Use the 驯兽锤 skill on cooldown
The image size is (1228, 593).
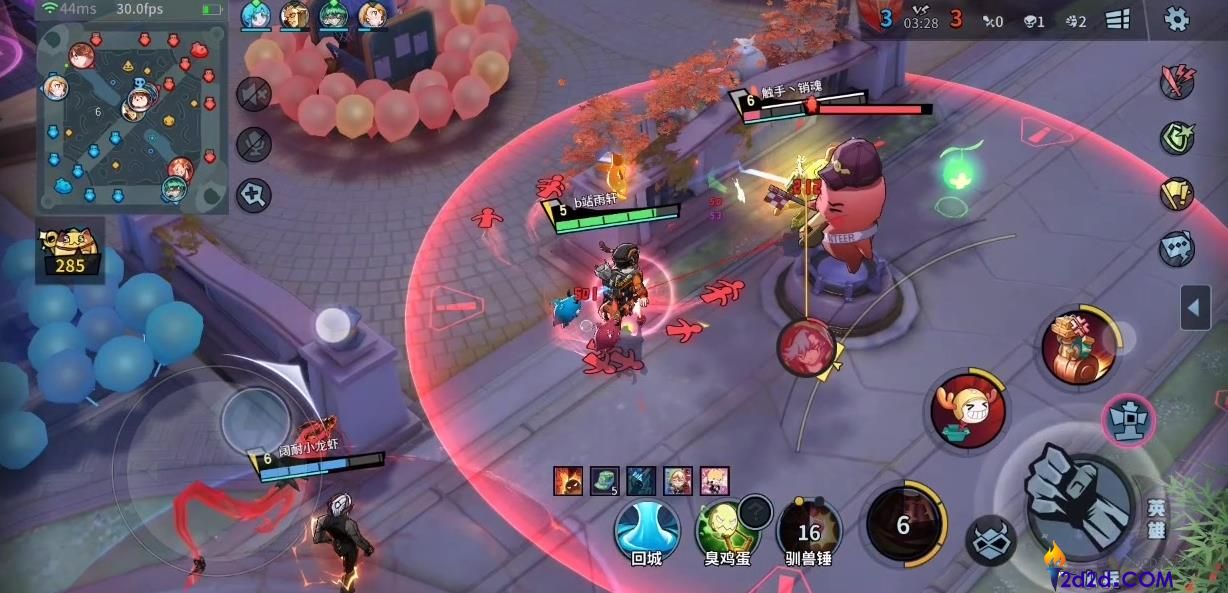[809, 530]
